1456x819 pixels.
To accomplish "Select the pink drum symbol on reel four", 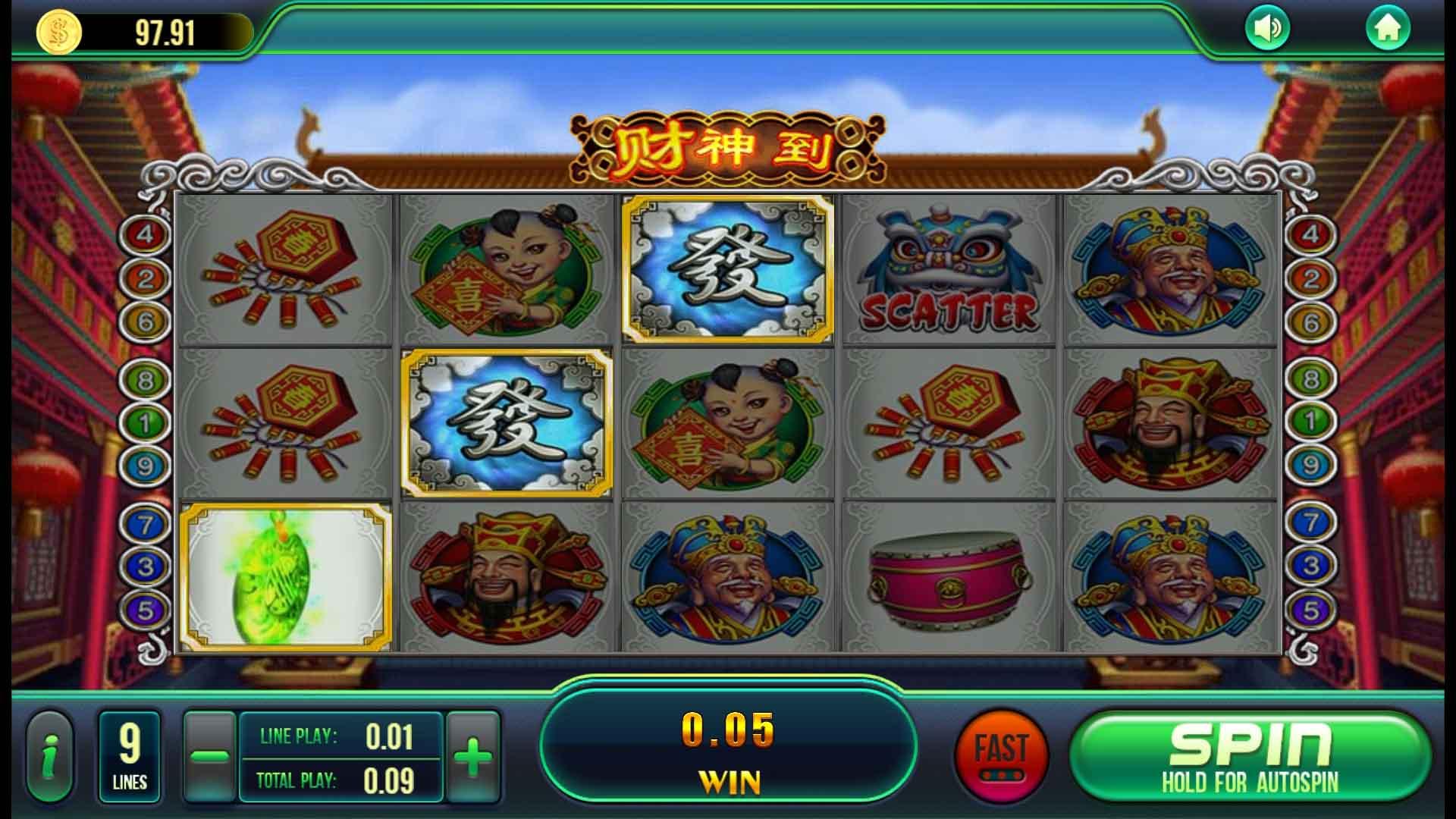I will 949,580.
